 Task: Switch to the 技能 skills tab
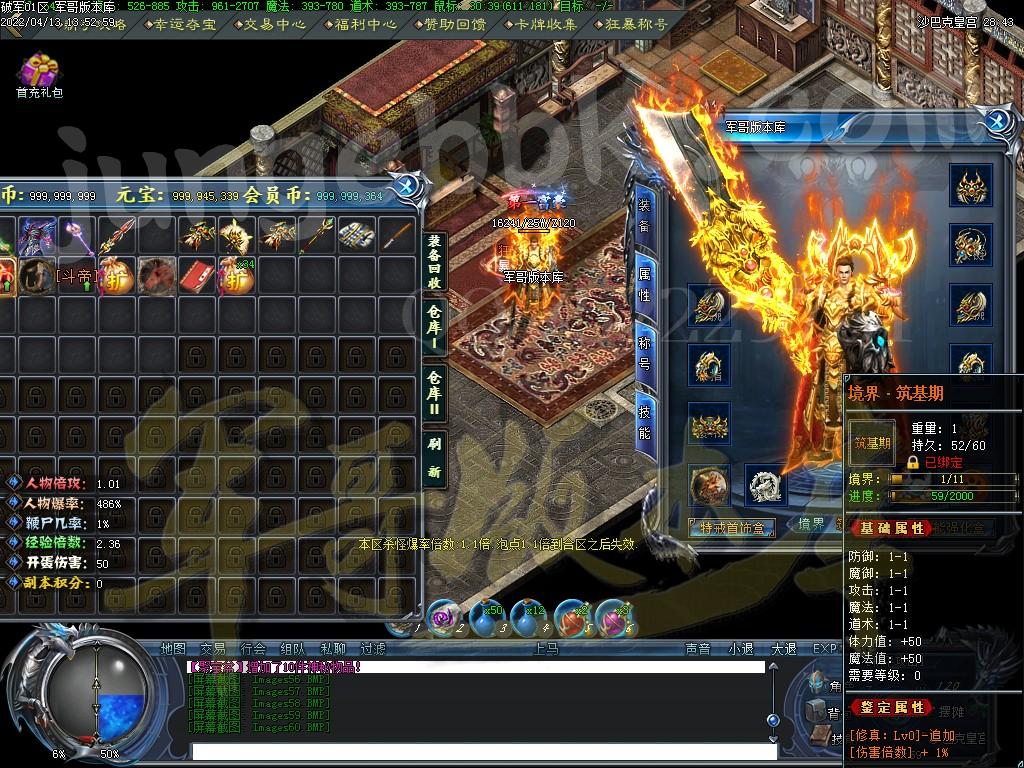coord(645,421)
